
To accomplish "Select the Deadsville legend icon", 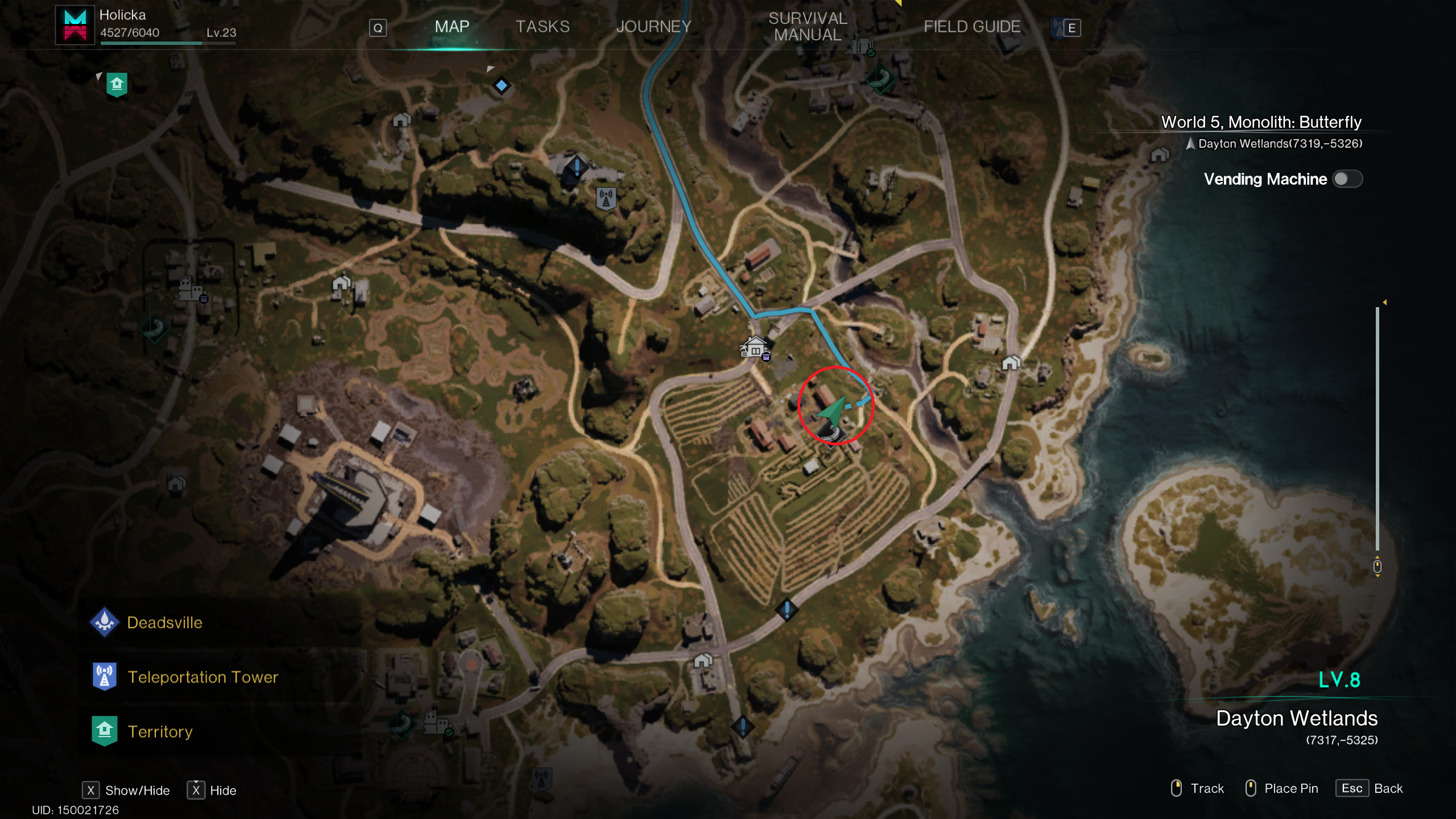I will [104, 622].
